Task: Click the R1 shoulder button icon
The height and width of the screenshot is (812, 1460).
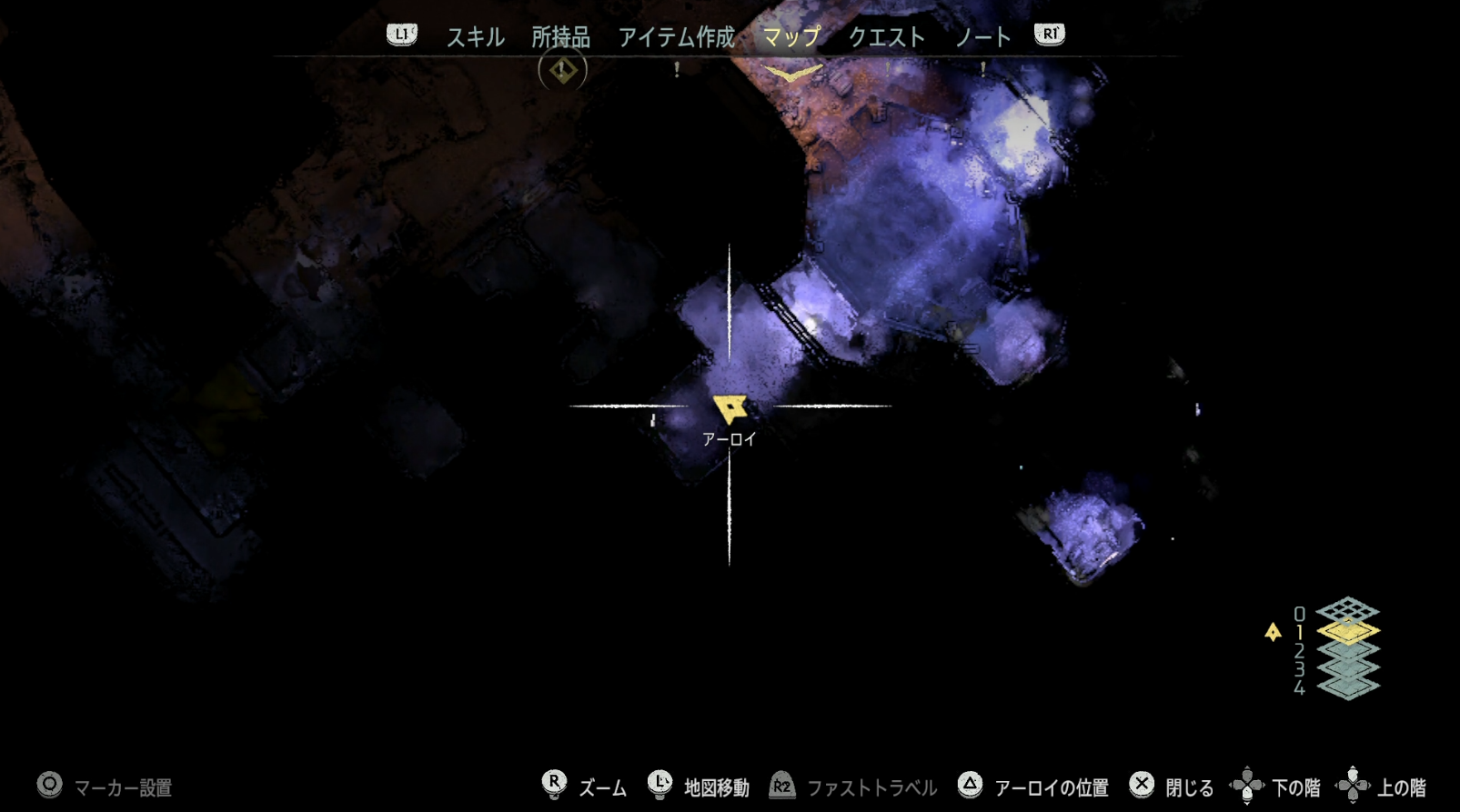Action: tap(1048, 35)
